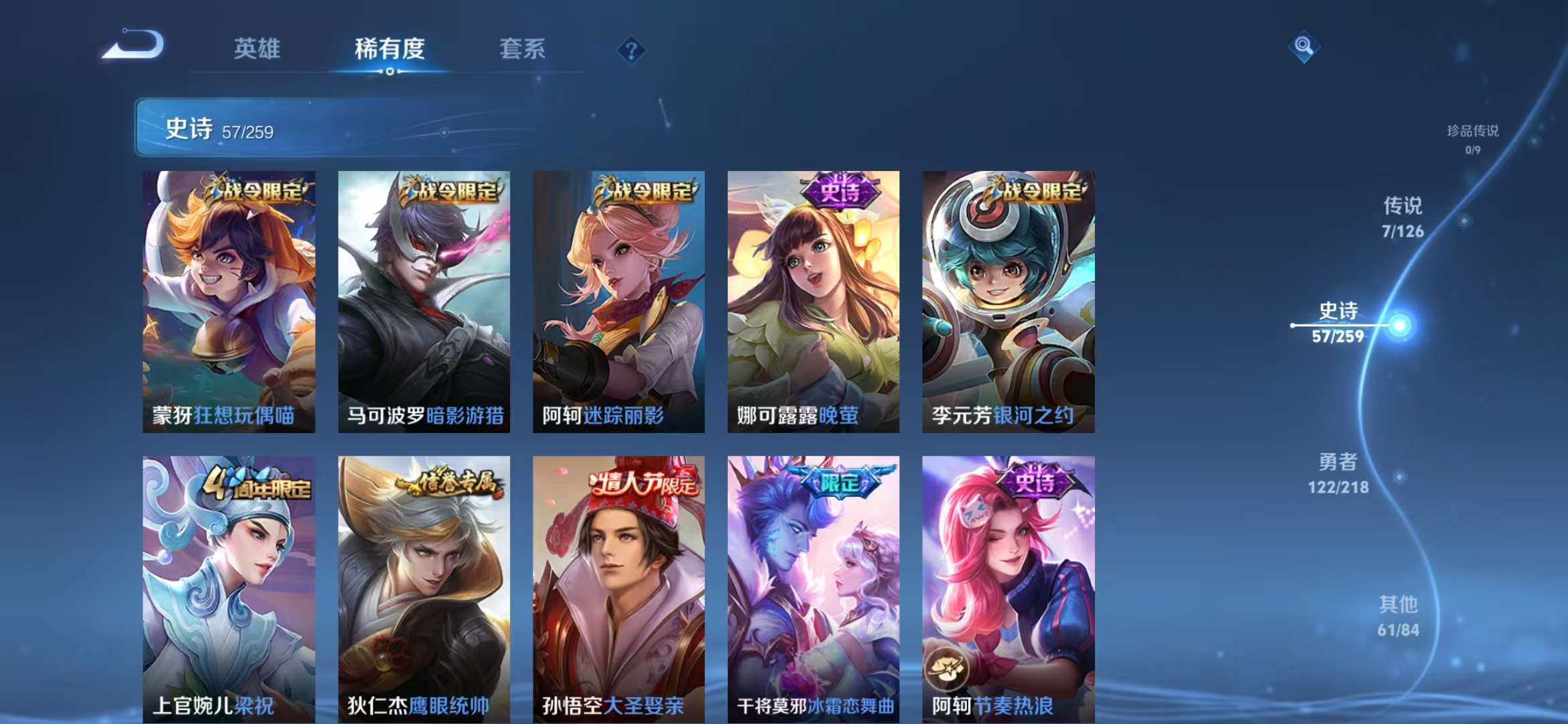Open the 珍品传说 0/9 category
1568x724 pixels.
tap(1473, 138)
